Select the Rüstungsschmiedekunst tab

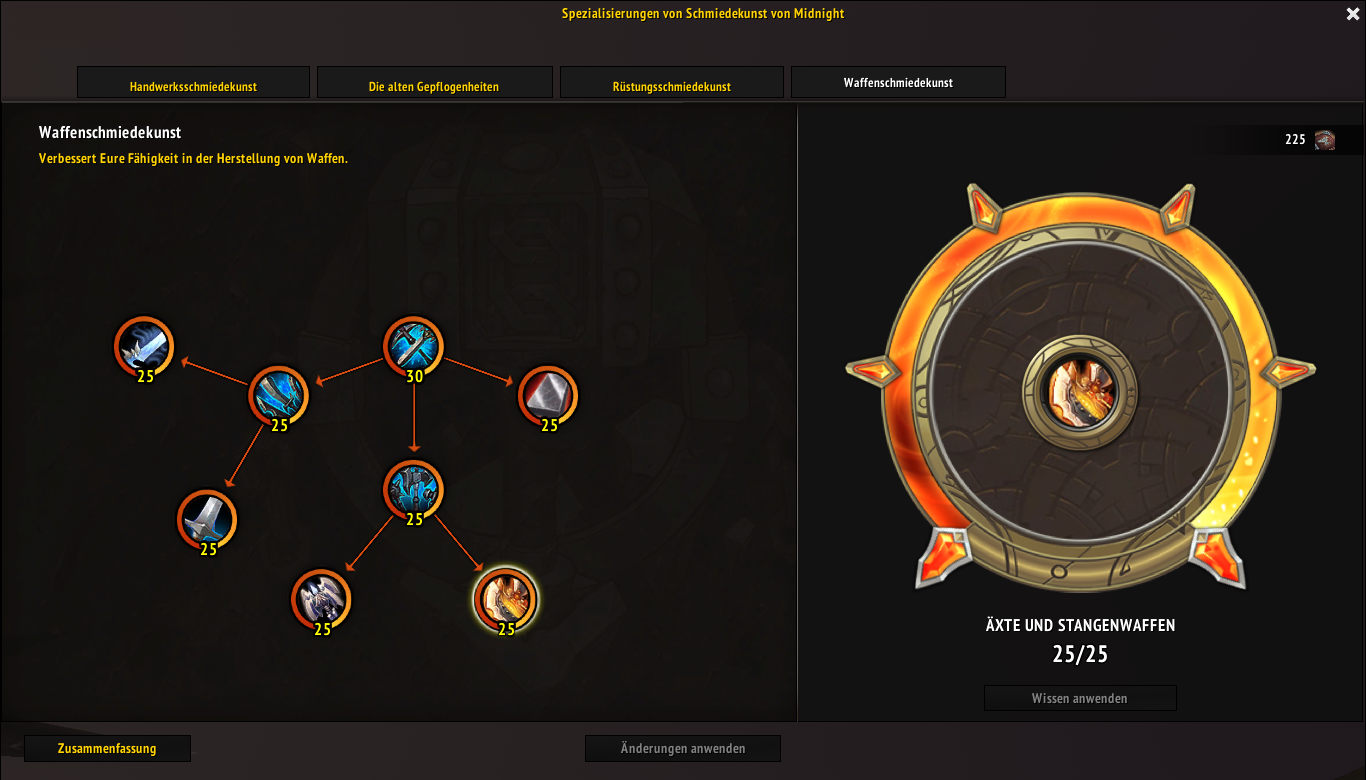[671, 83]
